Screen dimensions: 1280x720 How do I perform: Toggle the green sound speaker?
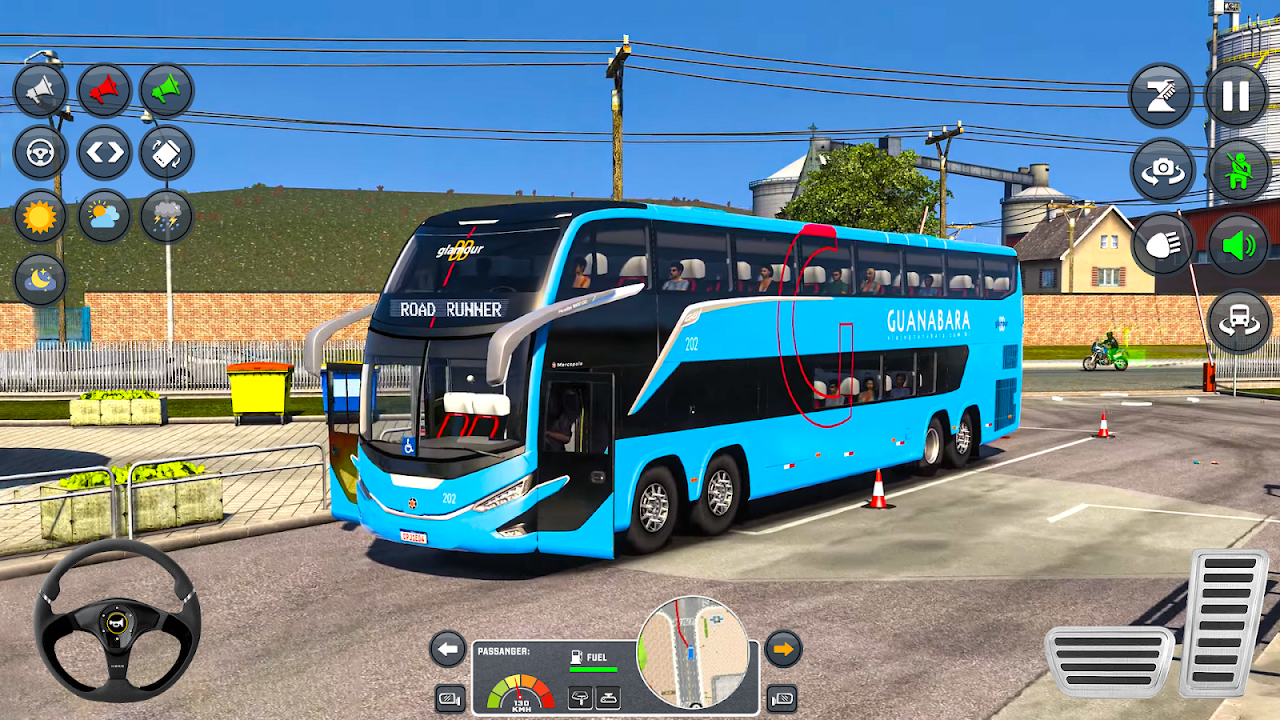(x=1238, y=244)
